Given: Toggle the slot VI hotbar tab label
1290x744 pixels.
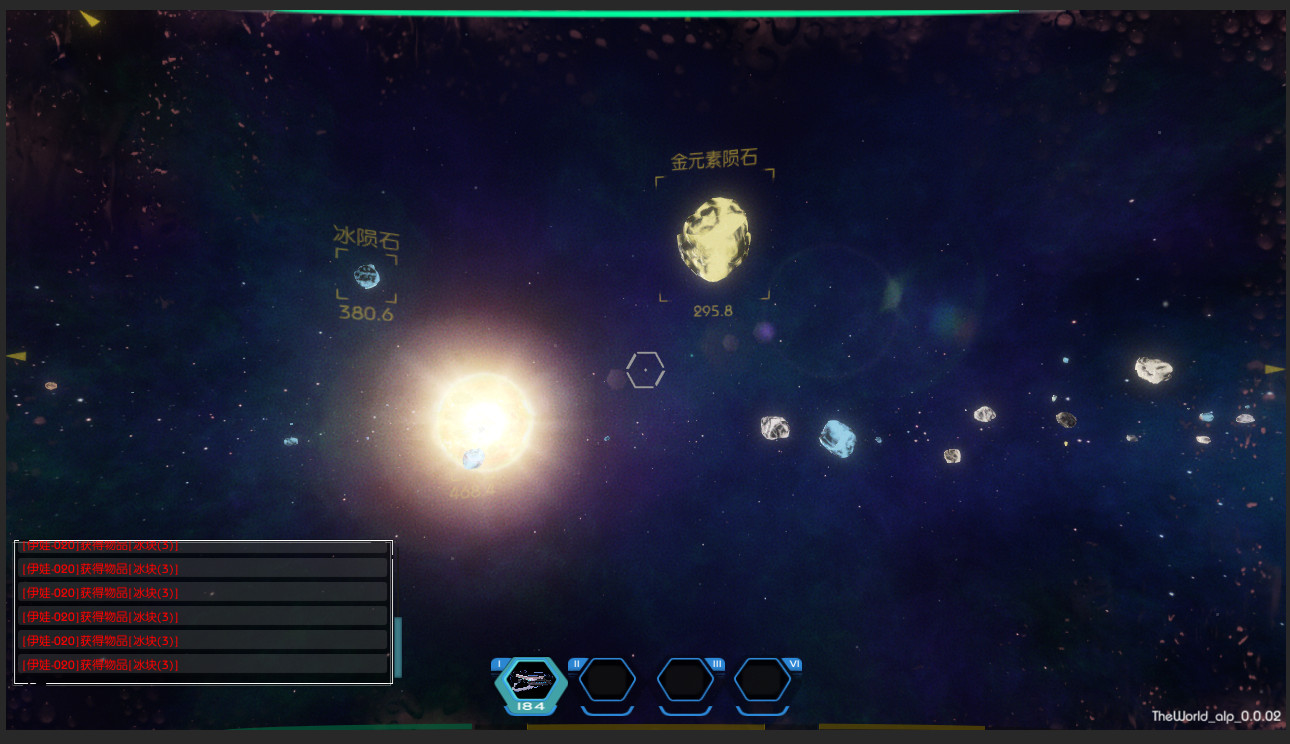Looking at the screenshot, I should pyautogui.click(x=793, y=663).
